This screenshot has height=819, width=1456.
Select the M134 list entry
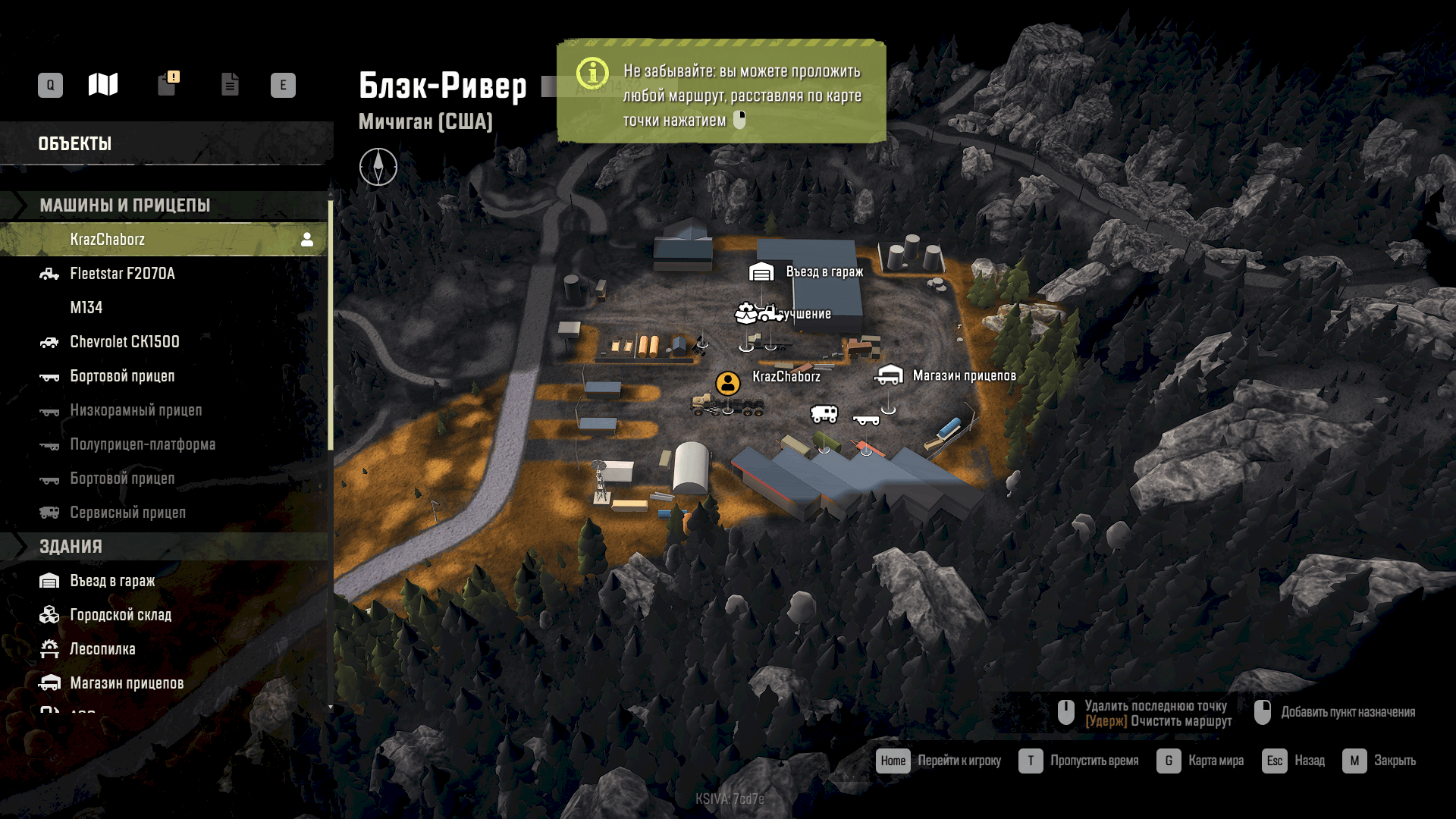(x=86, y=308)
